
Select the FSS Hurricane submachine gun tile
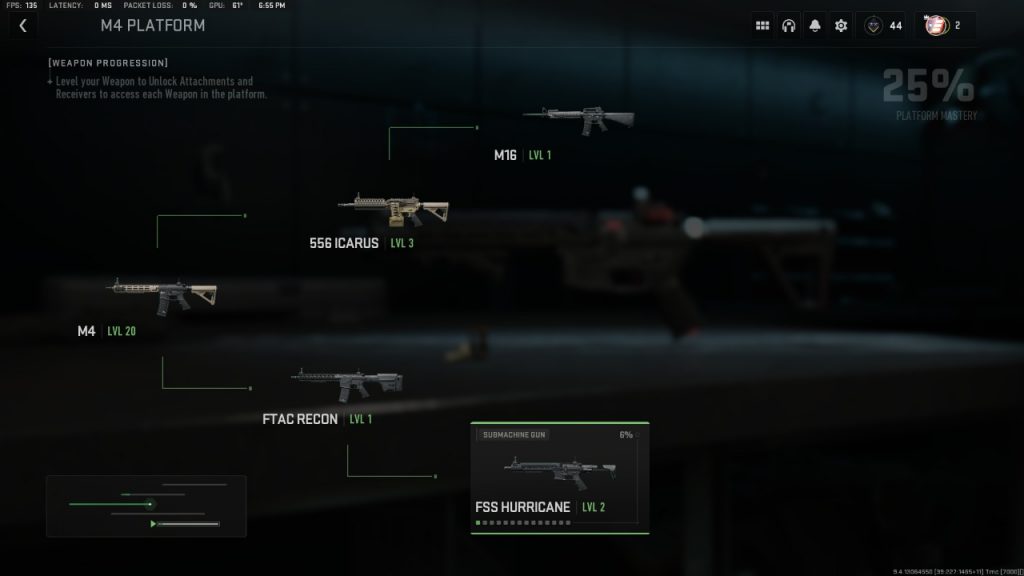[x=560, y=478]
